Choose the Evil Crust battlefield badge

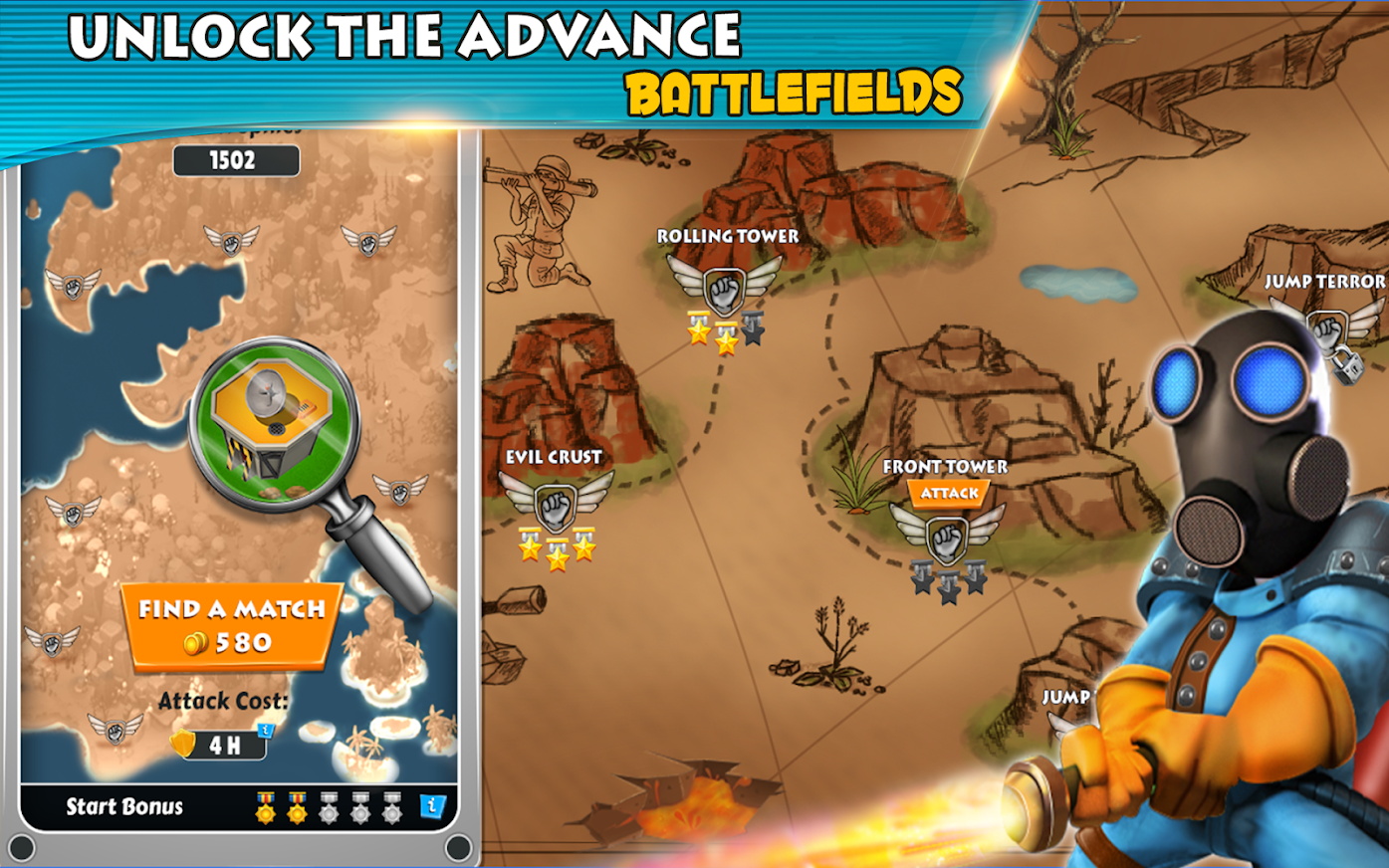point(556,505)
